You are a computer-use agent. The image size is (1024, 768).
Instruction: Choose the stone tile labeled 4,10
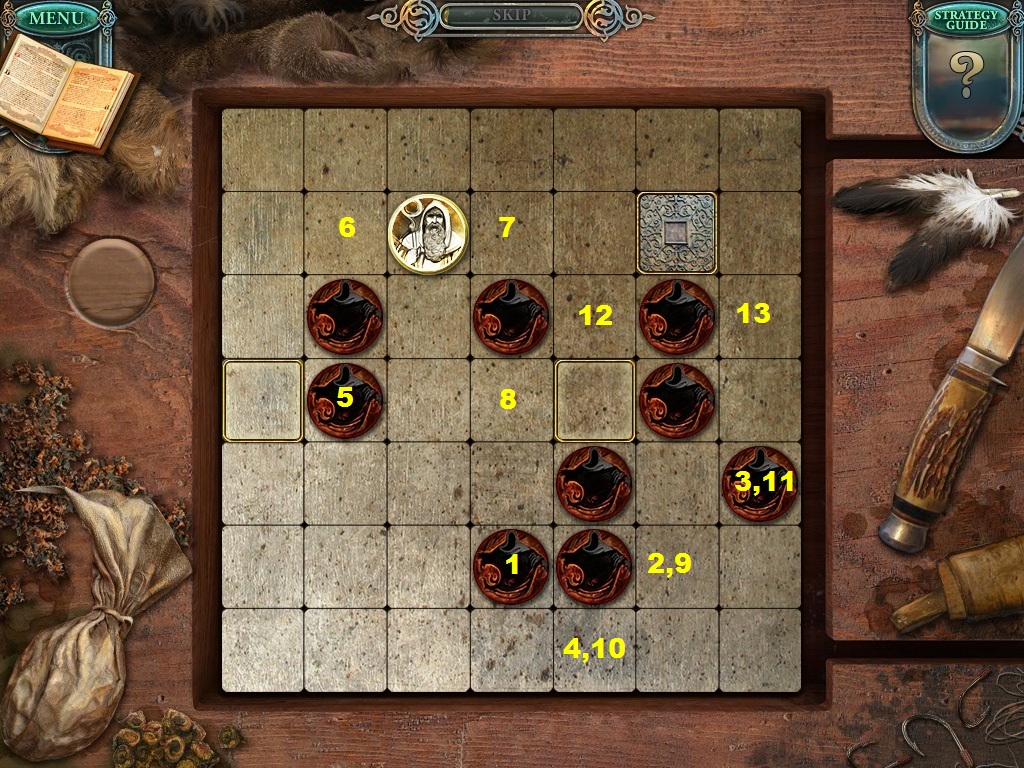tap(594, 650)
